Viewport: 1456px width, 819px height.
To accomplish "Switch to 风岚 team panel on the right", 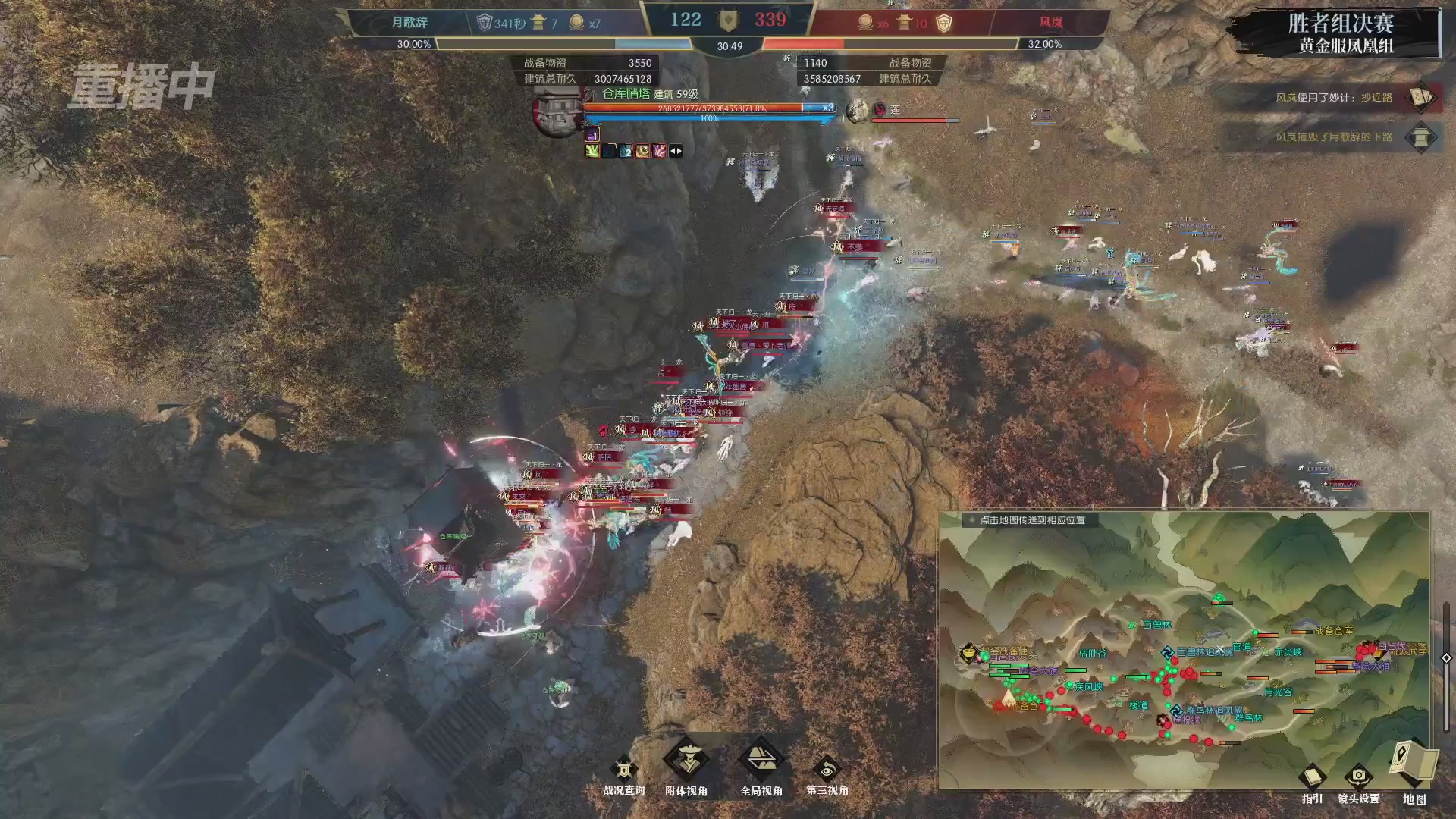I will click(x=1051, y=21).
